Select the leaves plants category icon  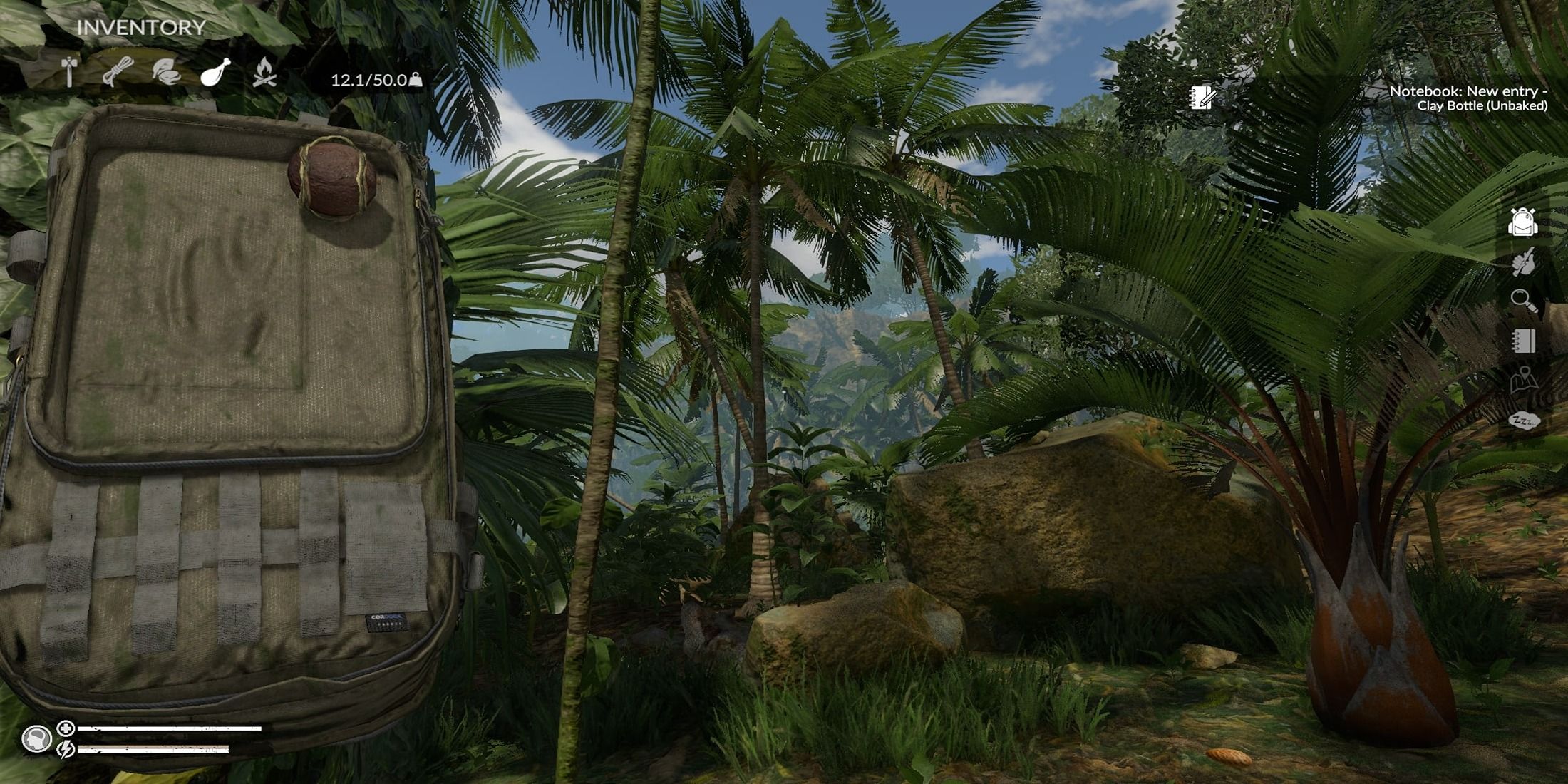click(x=165, y=71)
